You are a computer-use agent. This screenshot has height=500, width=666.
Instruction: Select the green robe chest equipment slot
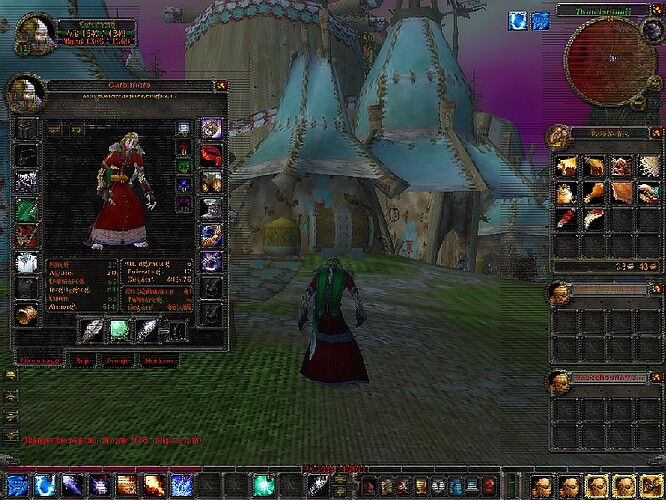(26, 210)
